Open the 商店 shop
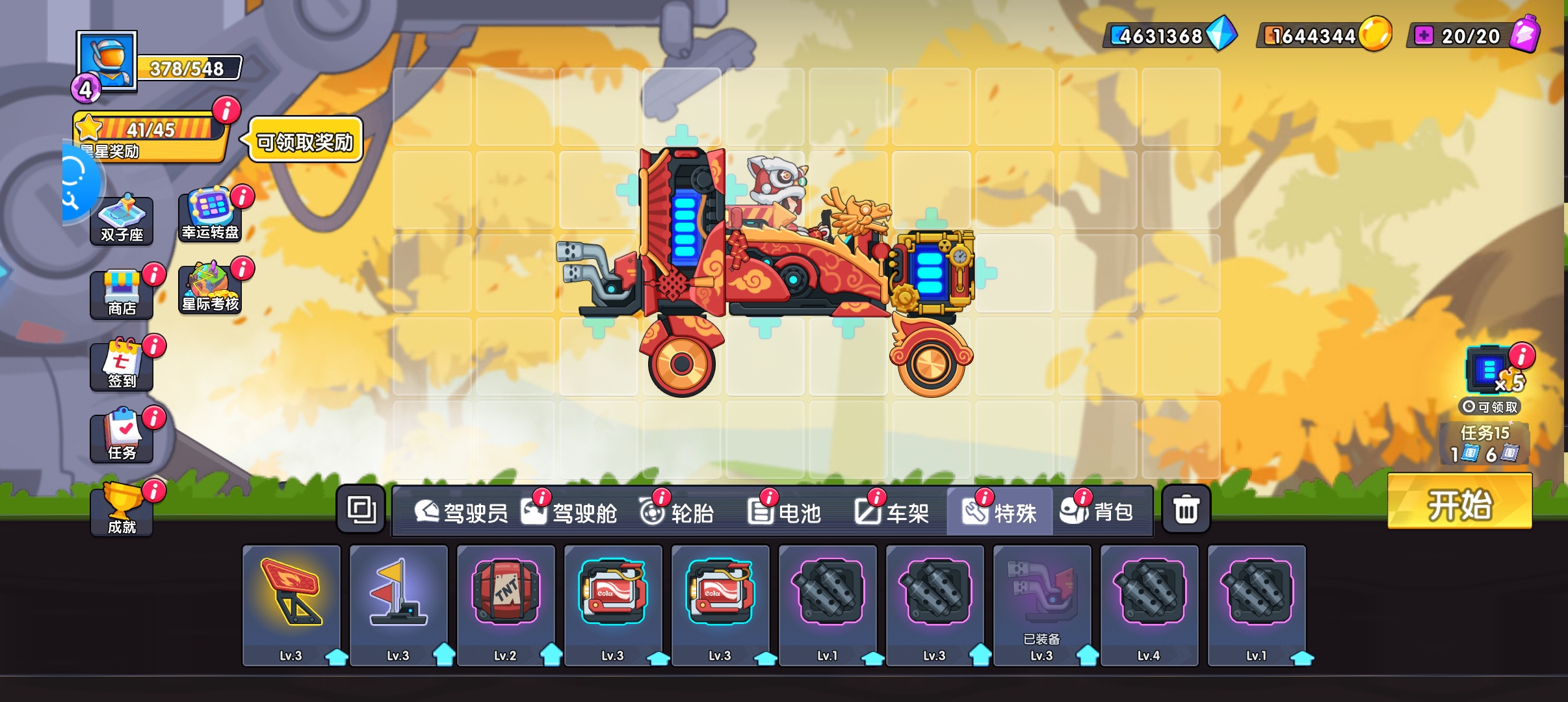1568x702 pixels. [122, 293]
